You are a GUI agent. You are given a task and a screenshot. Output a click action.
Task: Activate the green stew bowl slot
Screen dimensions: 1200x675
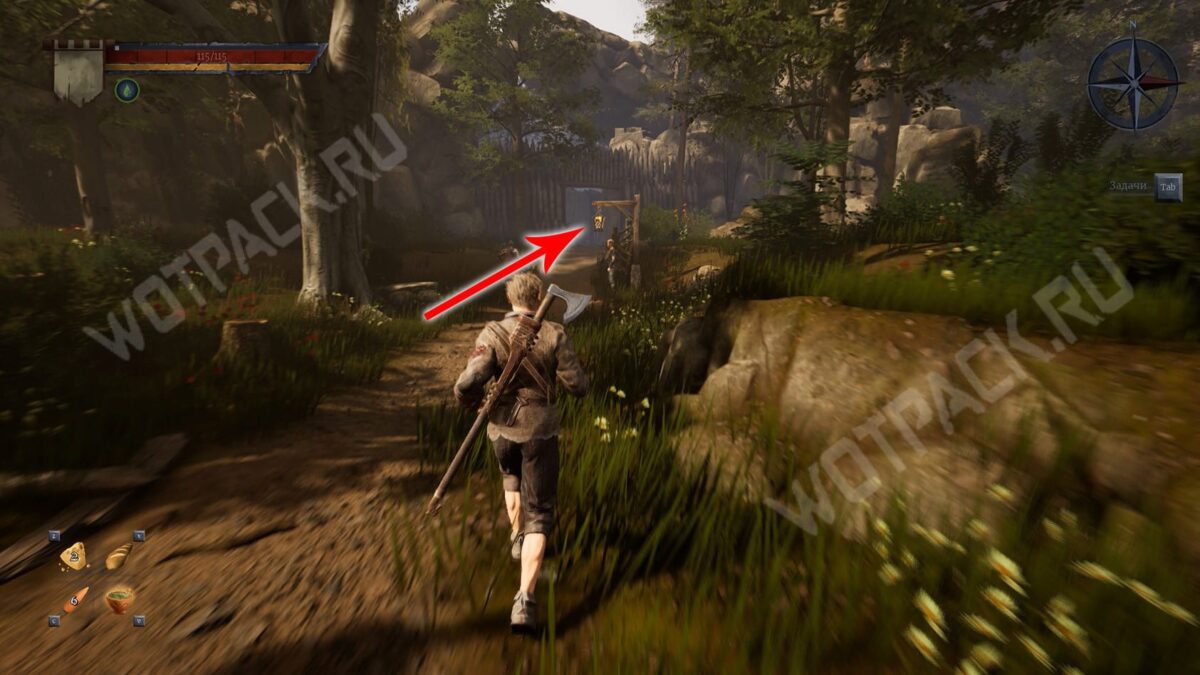click(120, 600)
